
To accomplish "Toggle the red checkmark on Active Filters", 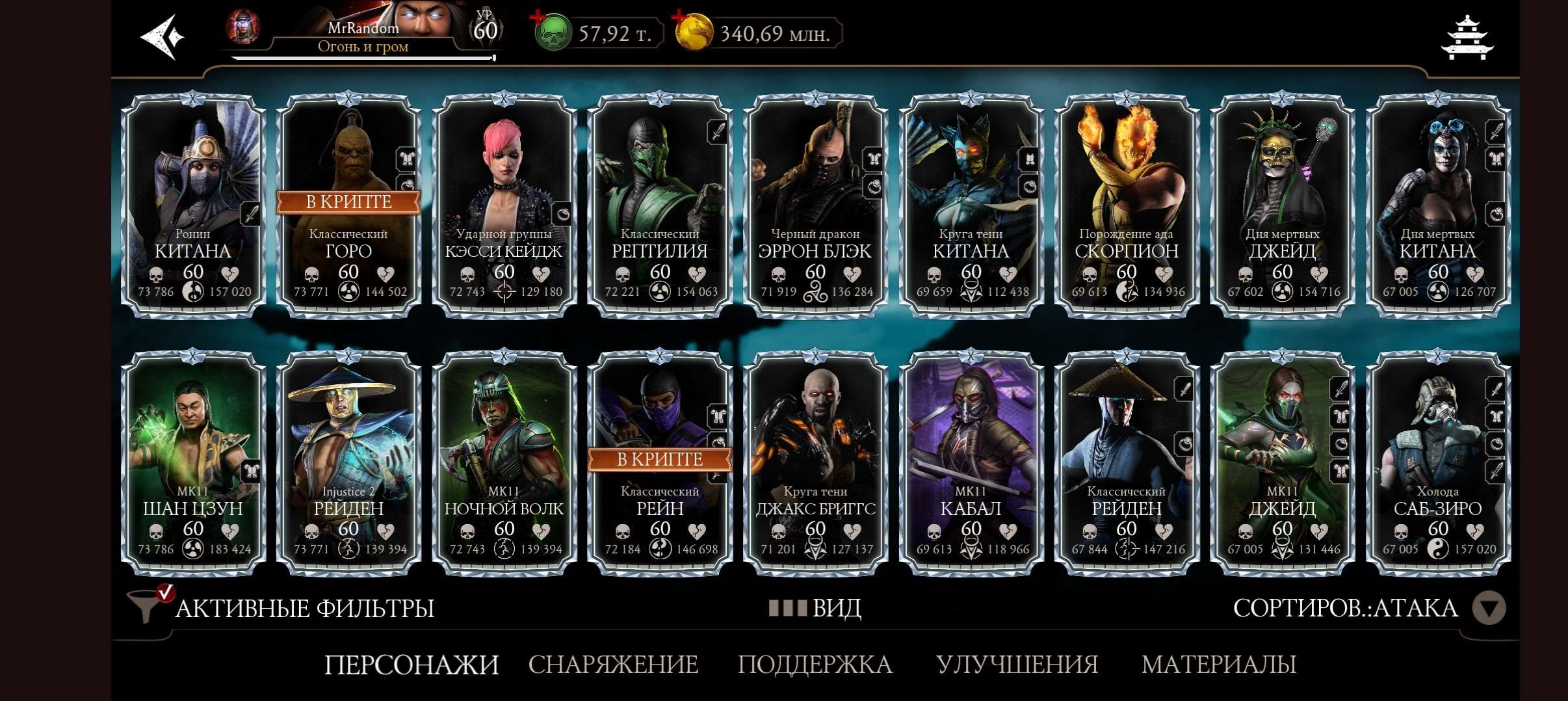I will coord(168,592).
